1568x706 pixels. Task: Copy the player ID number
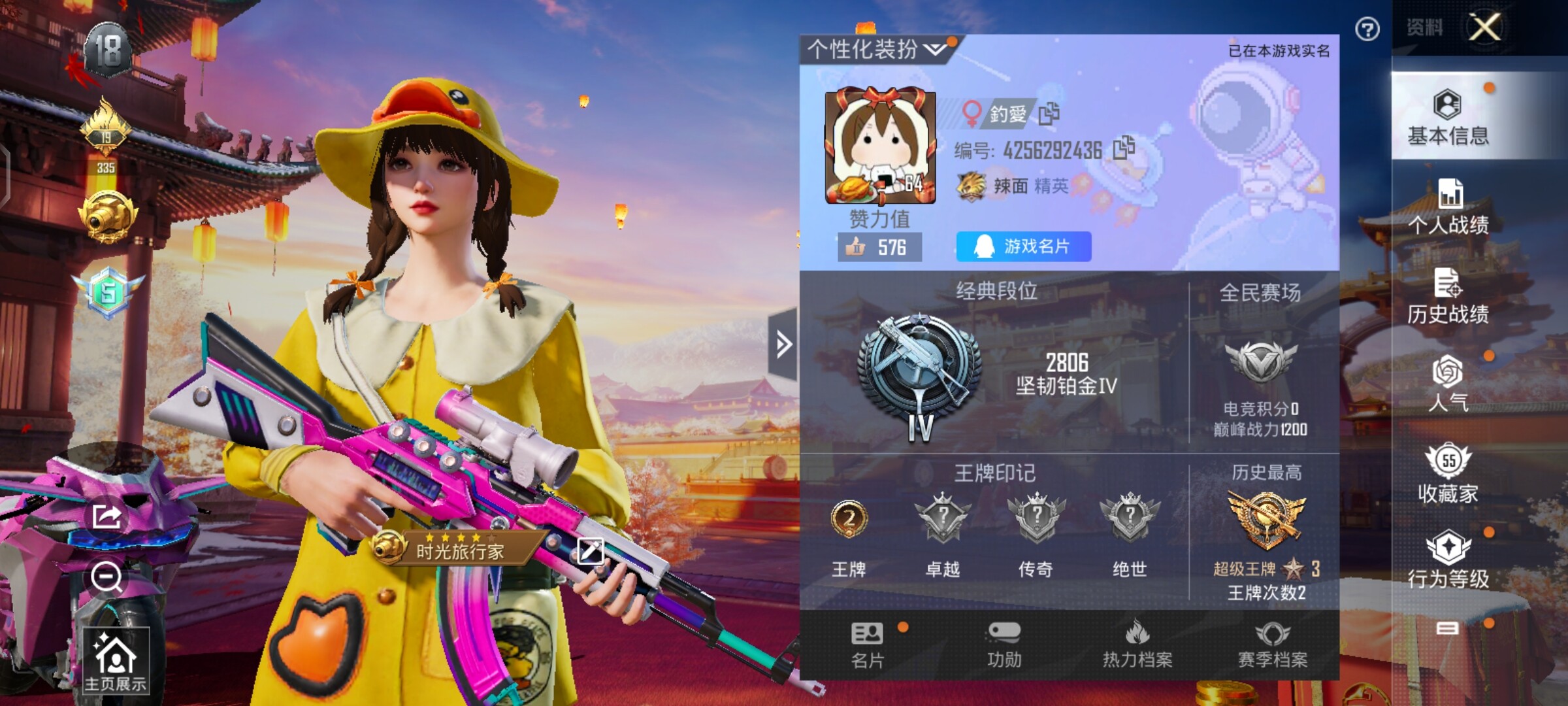(1124, 148)
